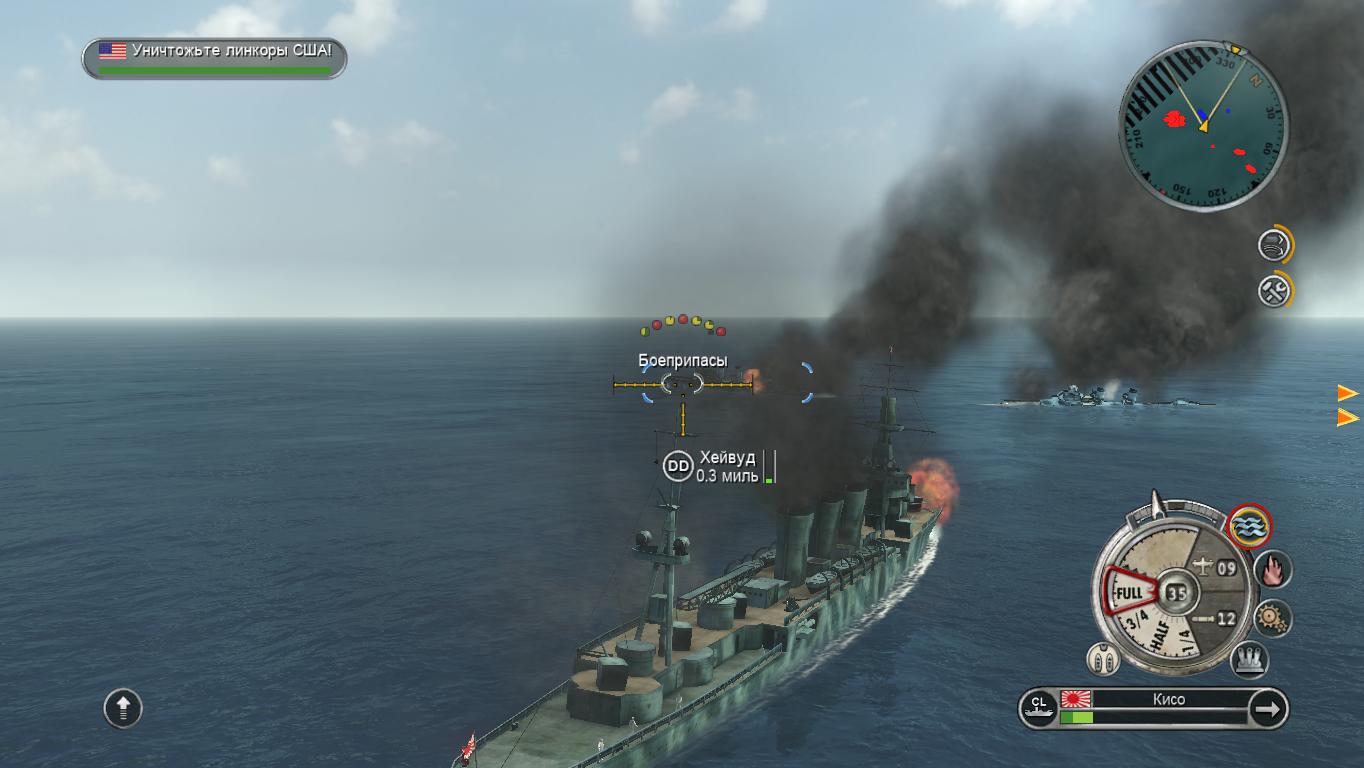Activate the hammer and wrench repair ability

(x=1274, y=290)
